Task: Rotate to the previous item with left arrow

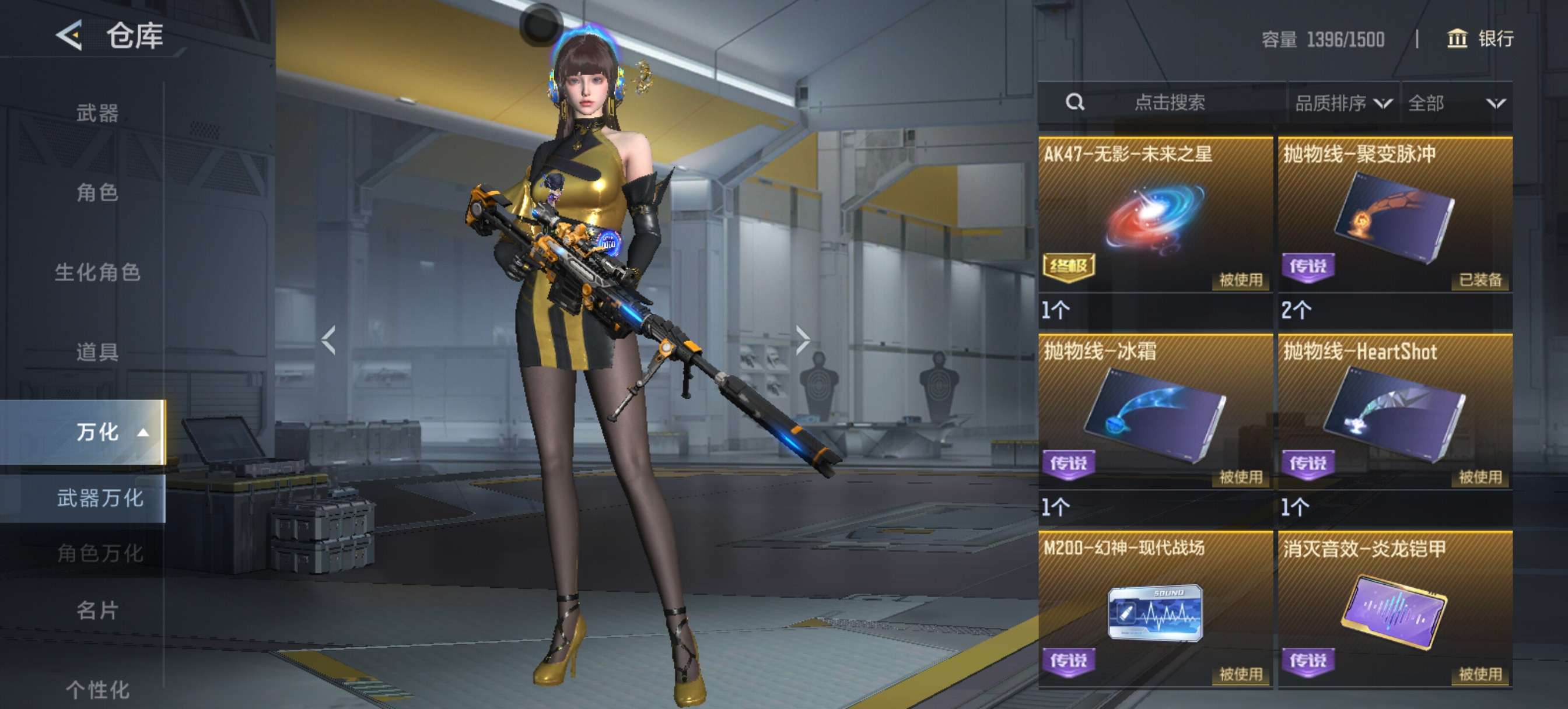Action: (x=328, y=339)
